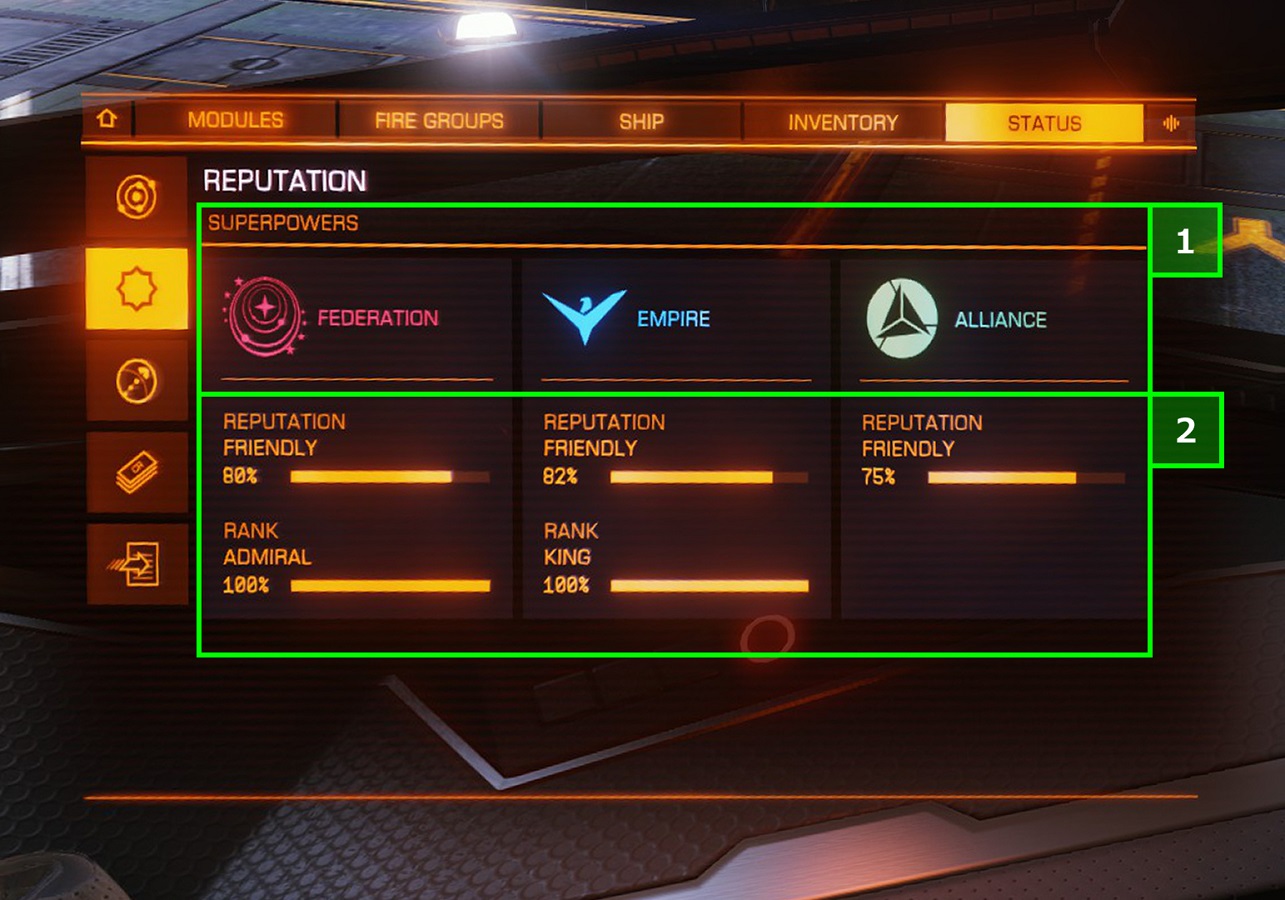The height and width of the screenshot is (900, 1285).
Task: Open the home icon tab
Action: point(107,120)
